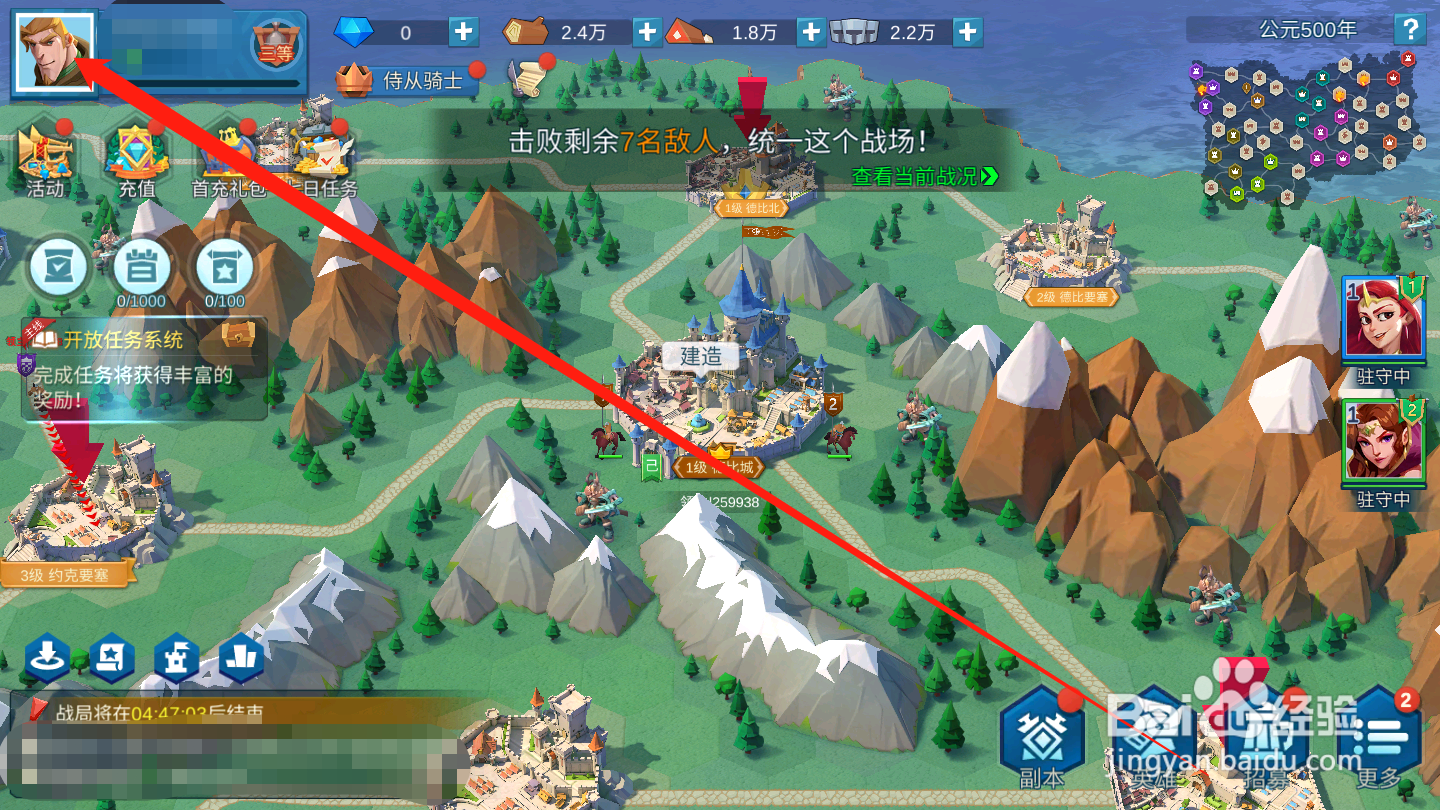Click the scroll-with-star hexagon icon

coord(112,658)
